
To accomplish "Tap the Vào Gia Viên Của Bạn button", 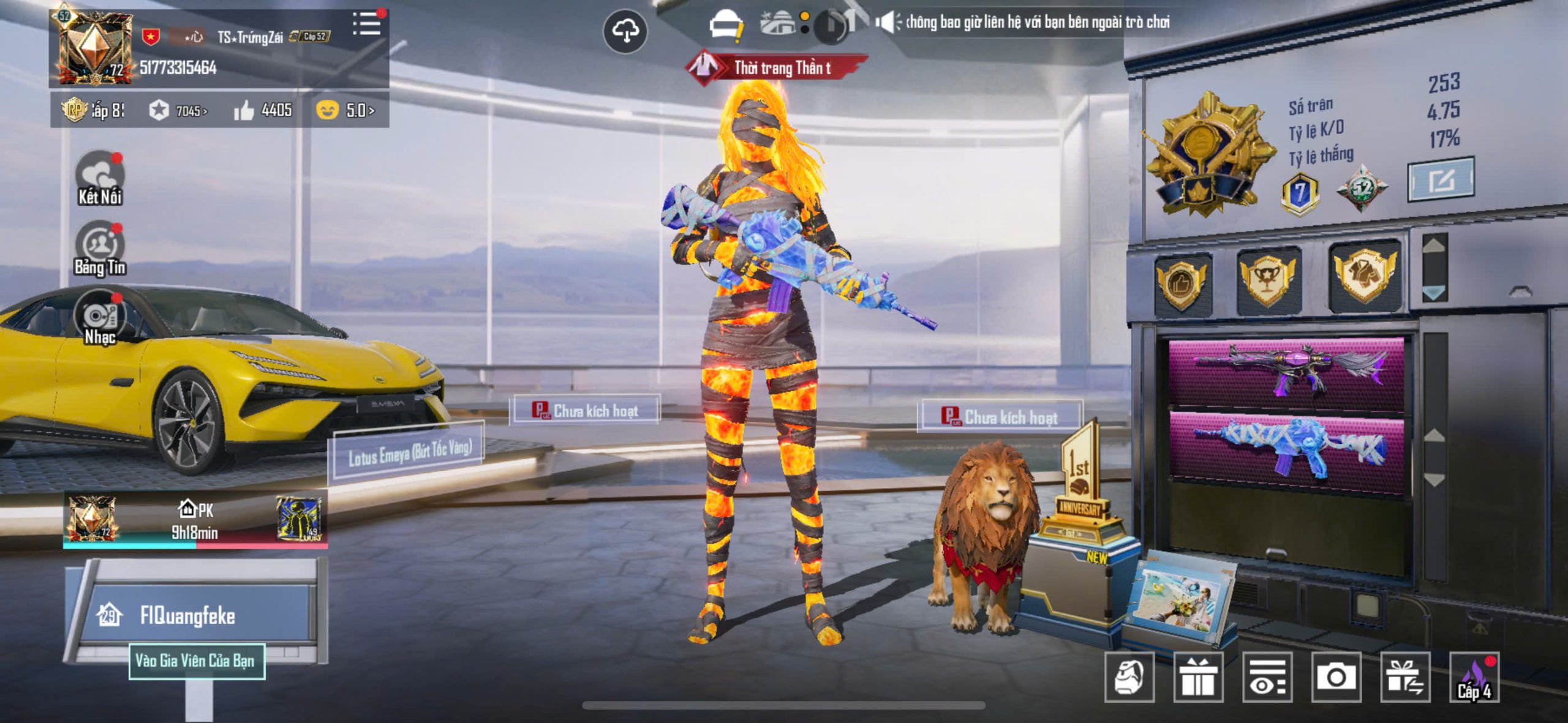I will click(197, 661).
